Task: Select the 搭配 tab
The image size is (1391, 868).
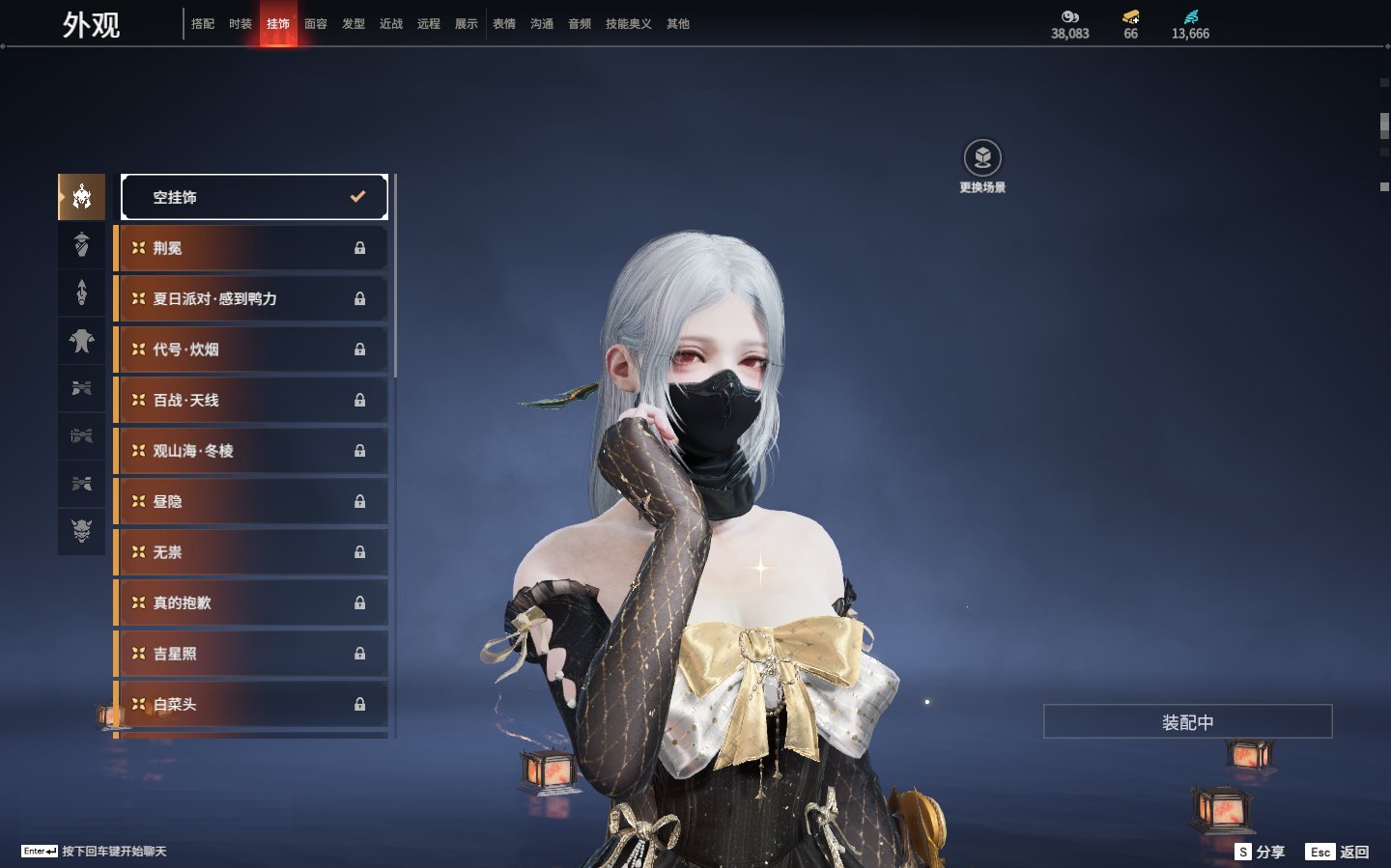Action: (x=203, y=24)
